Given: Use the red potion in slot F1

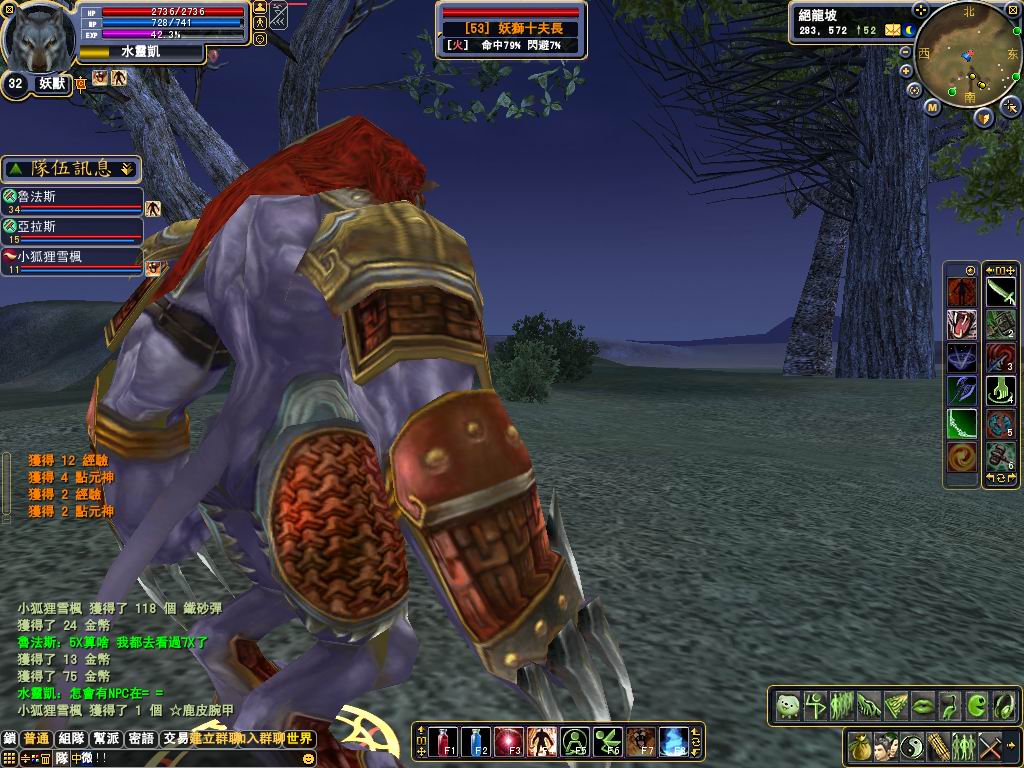Looking at the screenshot, I should [445, 741].
